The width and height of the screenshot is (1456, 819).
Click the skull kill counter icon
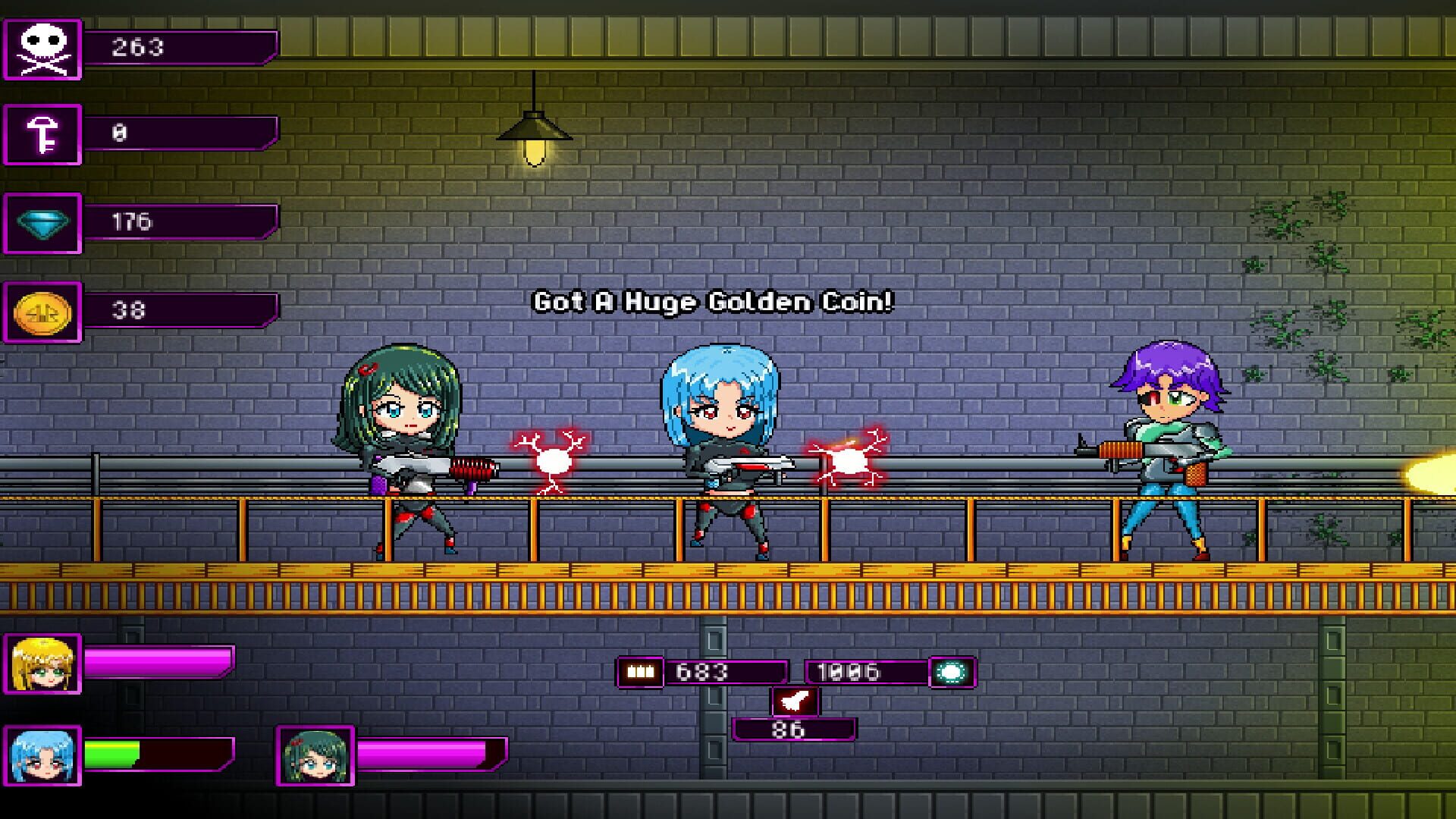[43, 48]
